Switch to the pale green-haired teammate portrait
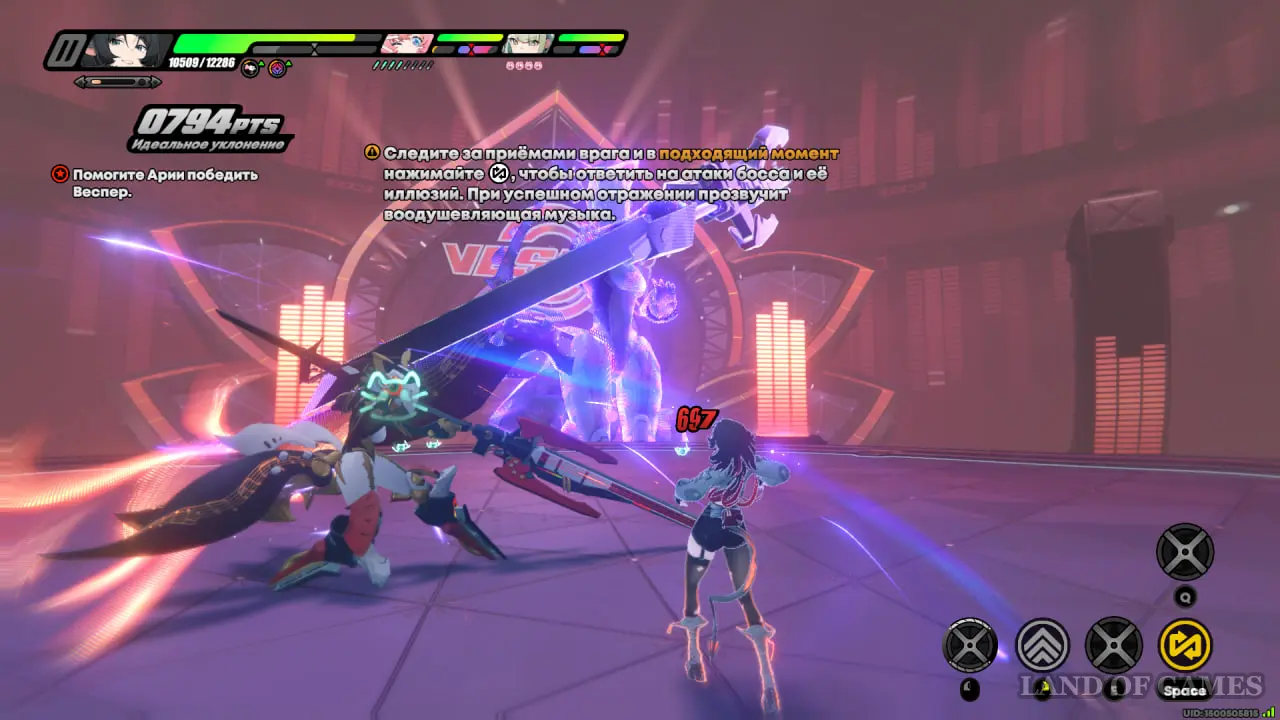Screen dimensions: 1280x720 [x=527, y=43]
